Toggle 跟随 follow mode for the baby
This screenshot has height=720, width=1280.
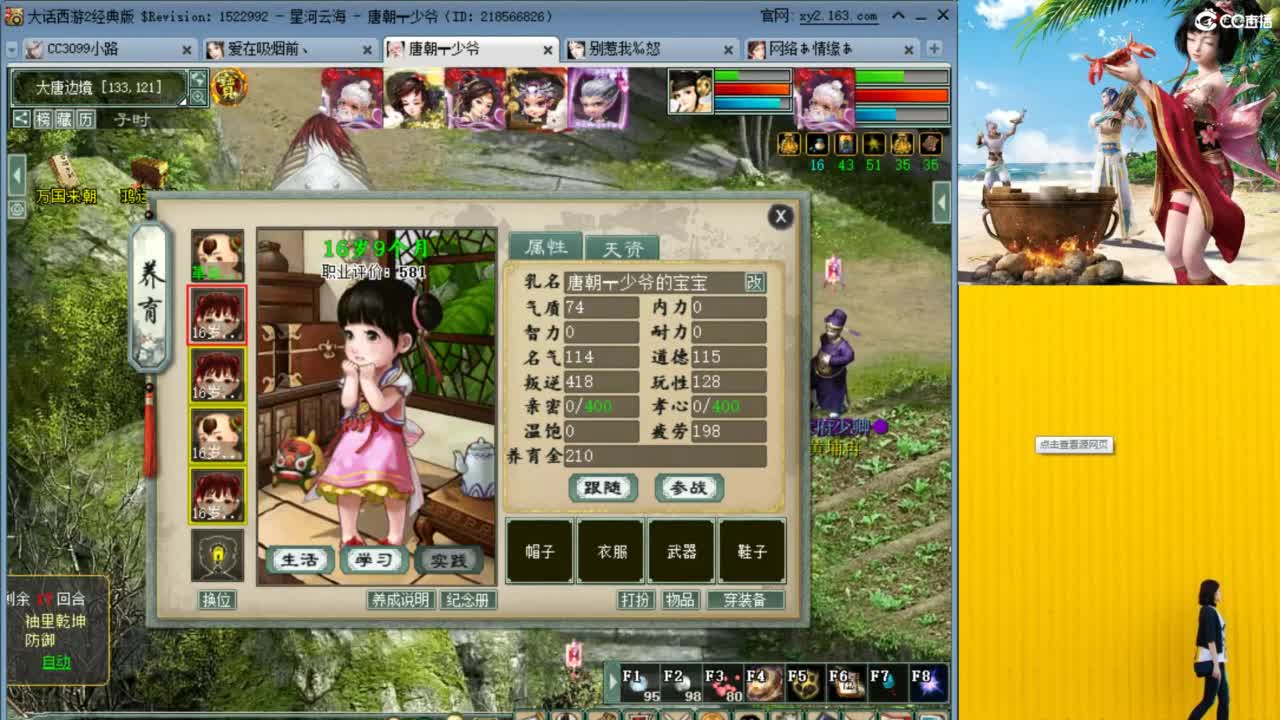(x=602, y=488)
